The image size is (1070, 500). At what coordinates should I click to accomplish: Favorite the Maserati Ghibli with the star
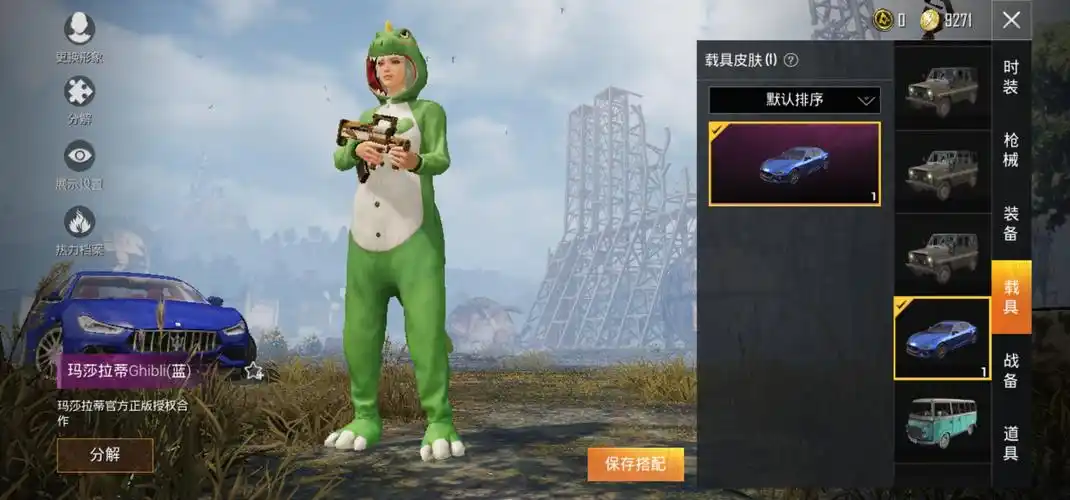(254, 371)
